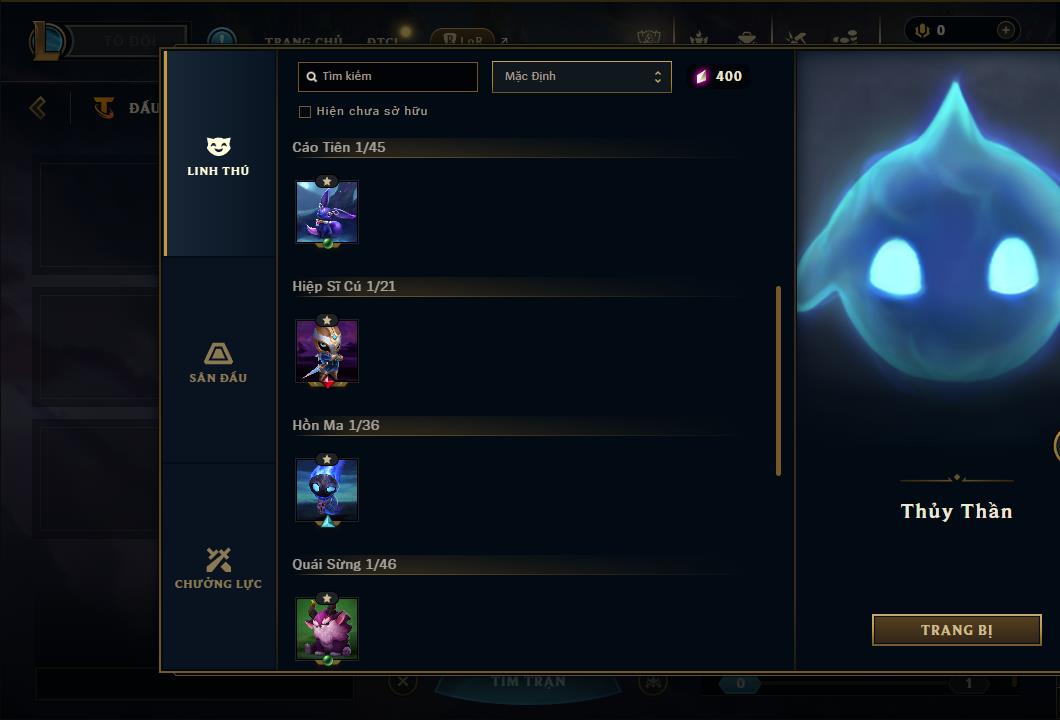Switch to the Linh Thú tab
Viewport: 1060px width, 720px height.
point(218,156)
